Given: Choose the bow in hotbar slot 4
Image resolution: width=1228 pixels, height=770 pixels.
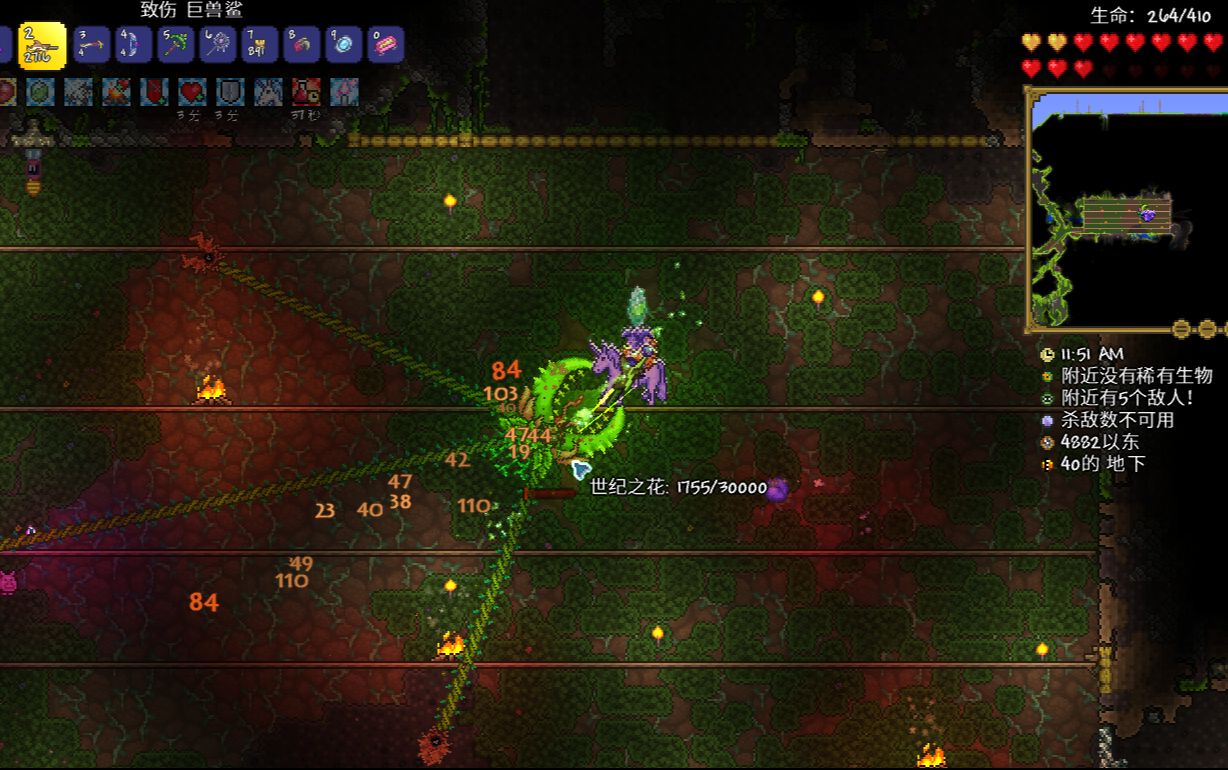Looking at the screenshot, I should tap(133, 45).
